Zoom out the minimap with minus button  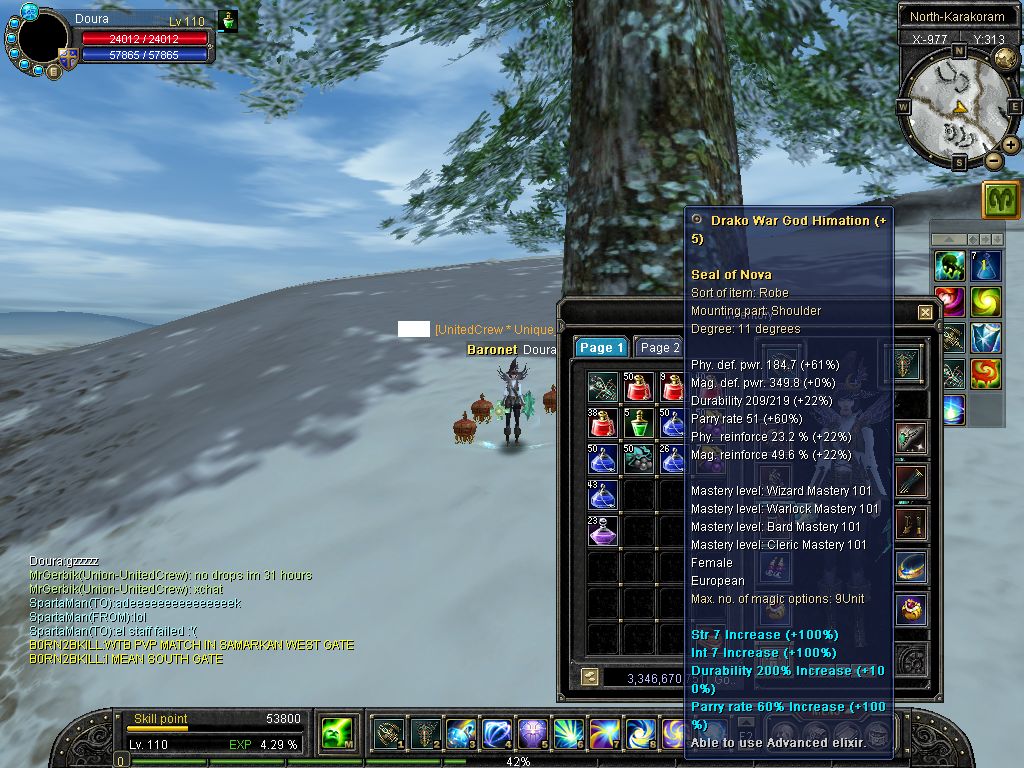coord(994,160)
